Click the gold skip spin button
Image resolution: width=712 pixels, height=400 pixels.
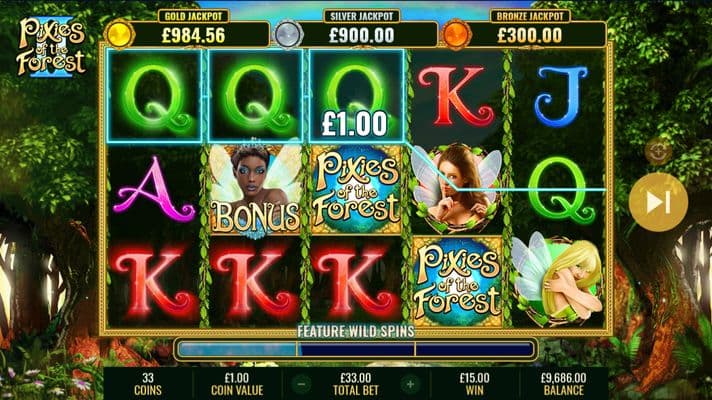tap(657, 202)
